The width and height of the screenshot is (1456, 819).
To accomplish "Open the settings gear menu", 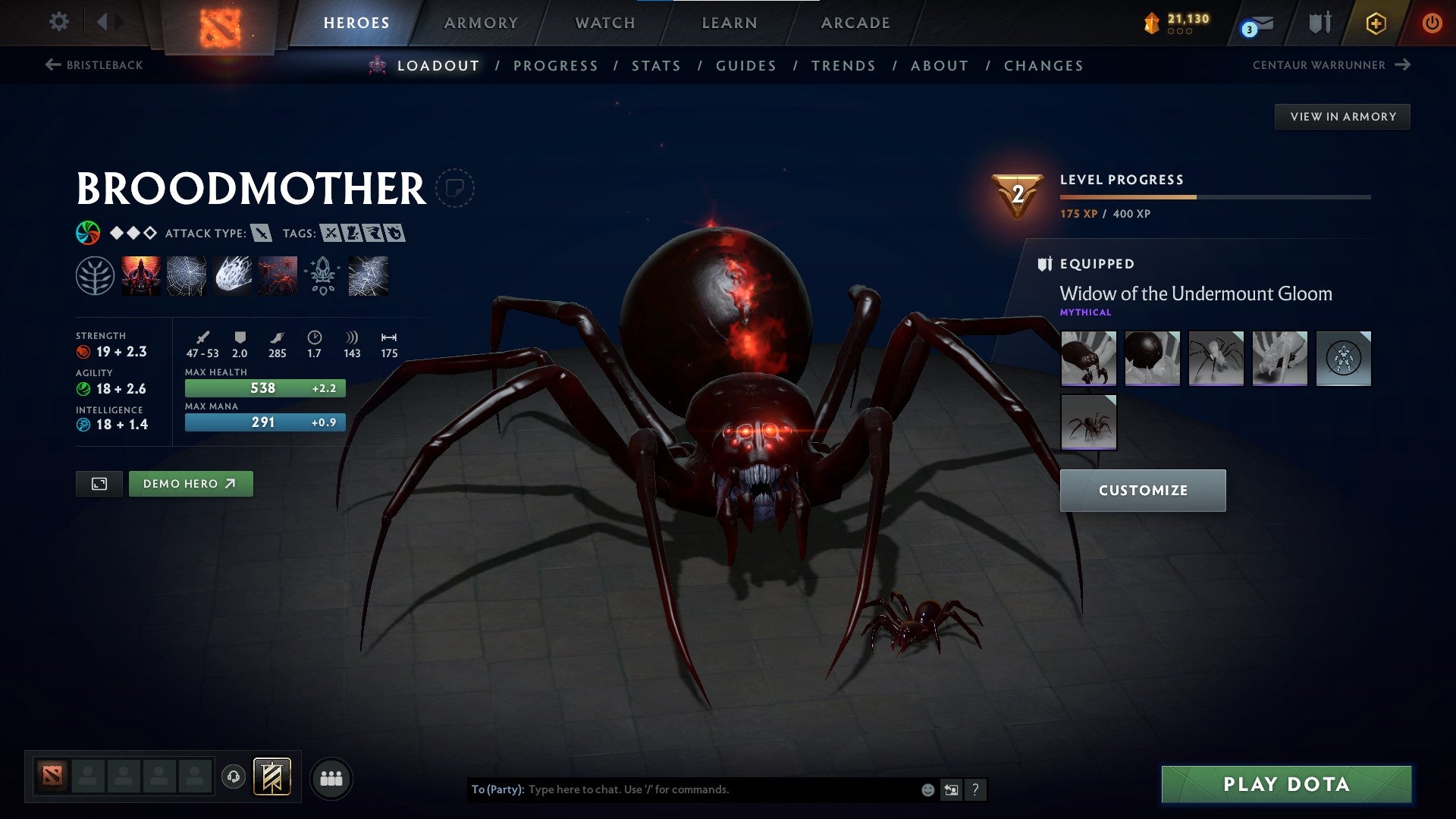I will (x=58, y=23).
